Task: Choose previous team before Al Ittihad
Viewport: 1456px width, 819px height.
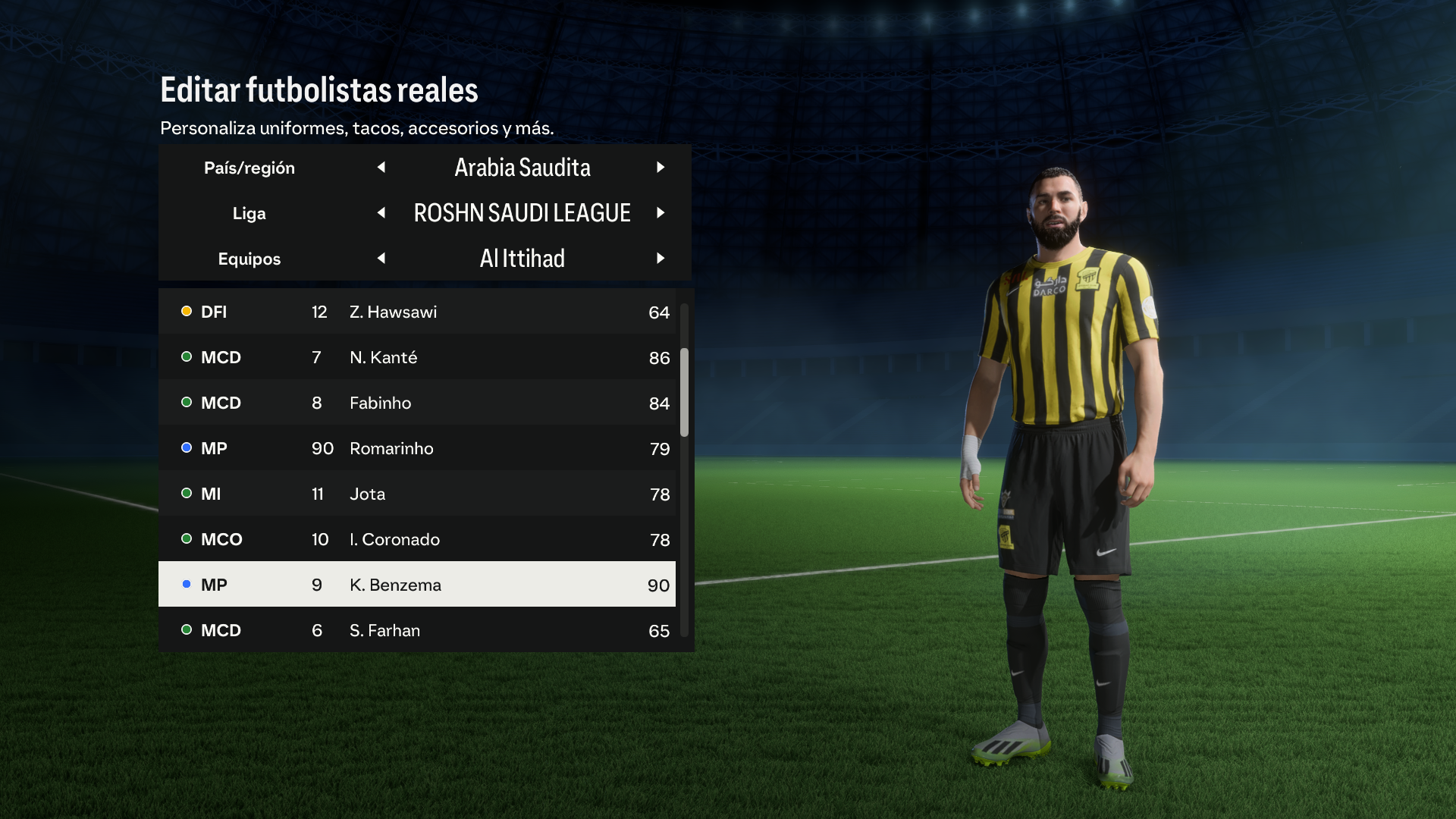Action: click(381, 259)
